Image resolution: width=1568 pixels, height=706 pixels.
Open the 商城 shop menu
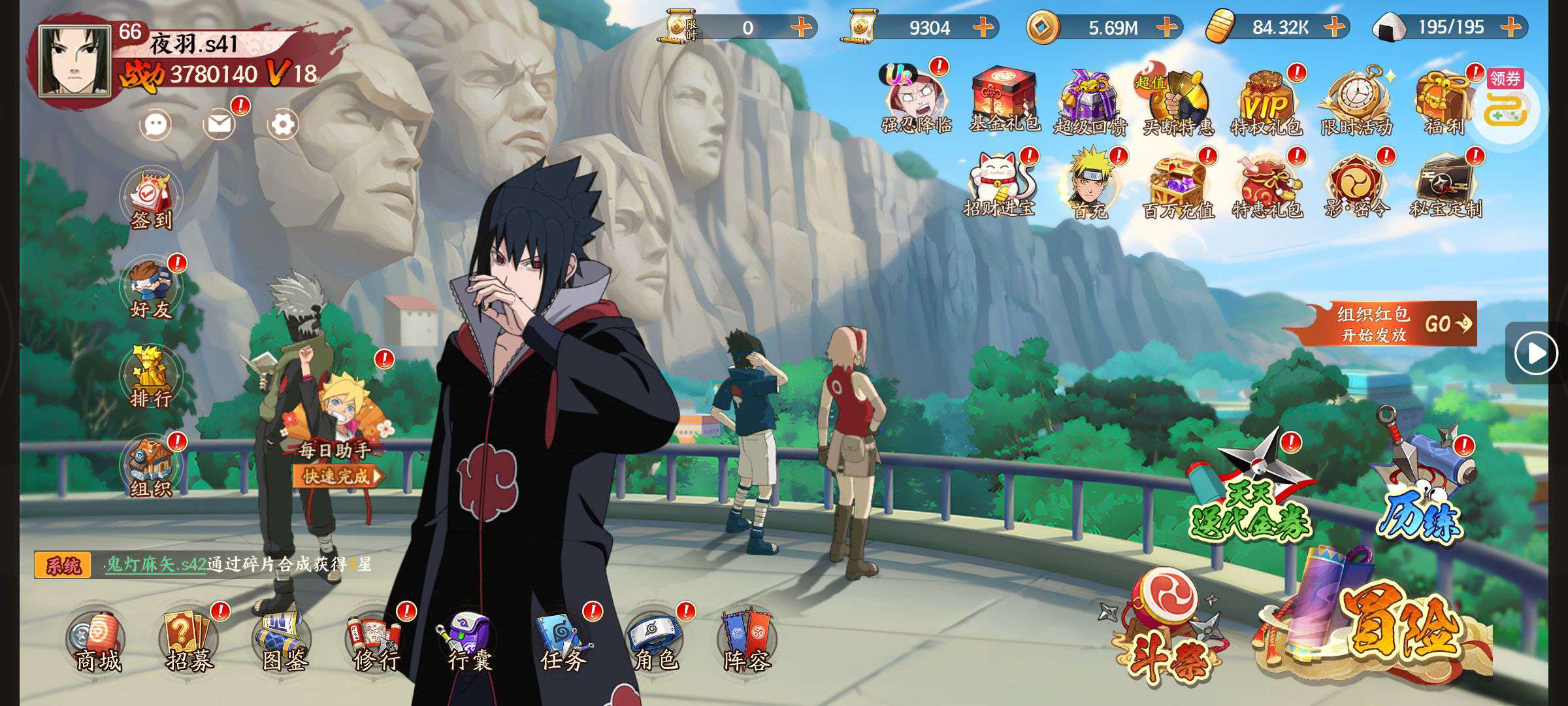point(97,642)
